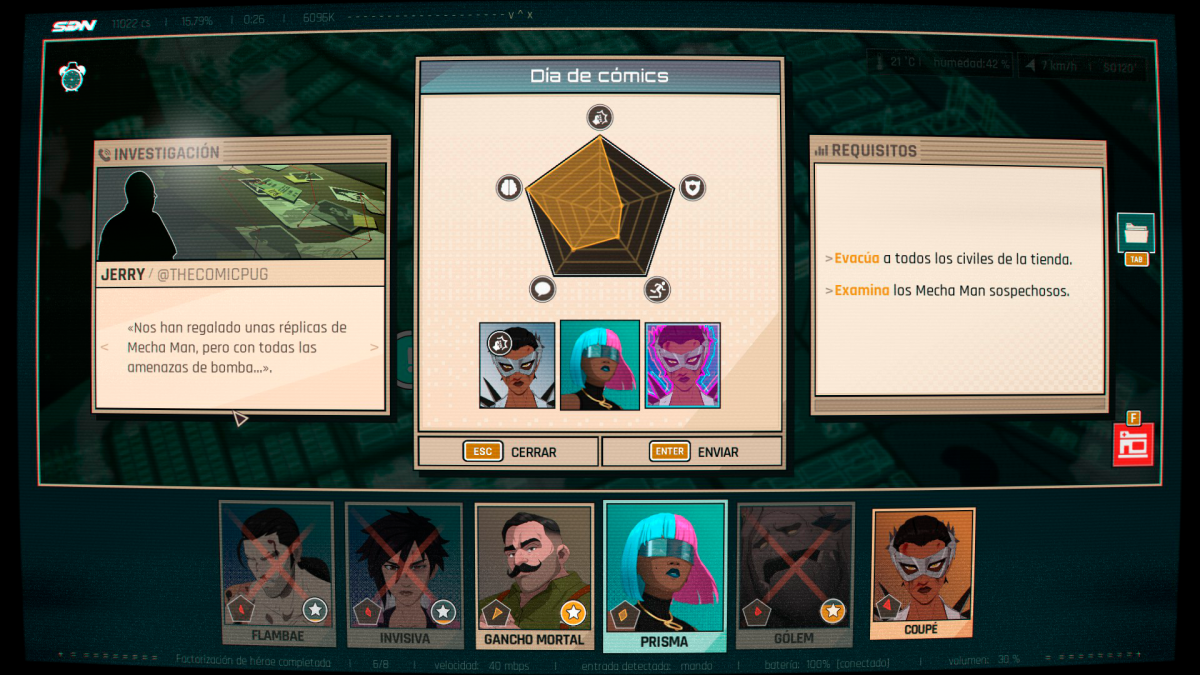Show next investigation message arrow

pos(375,347)
